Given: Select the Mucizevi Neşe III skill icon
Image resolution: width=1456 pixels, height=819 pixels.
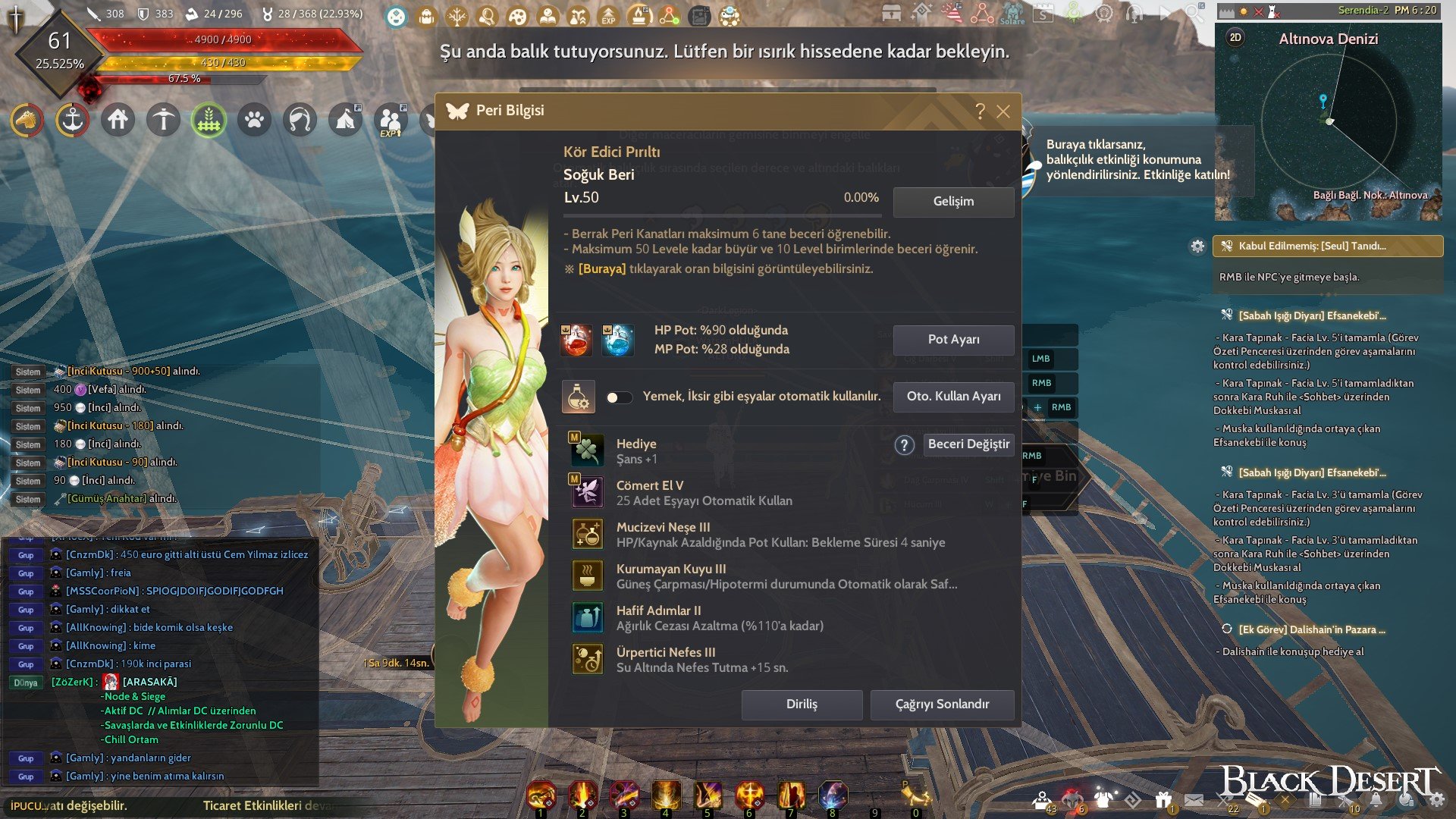Looking at the screenshot, I should point(588,535).
